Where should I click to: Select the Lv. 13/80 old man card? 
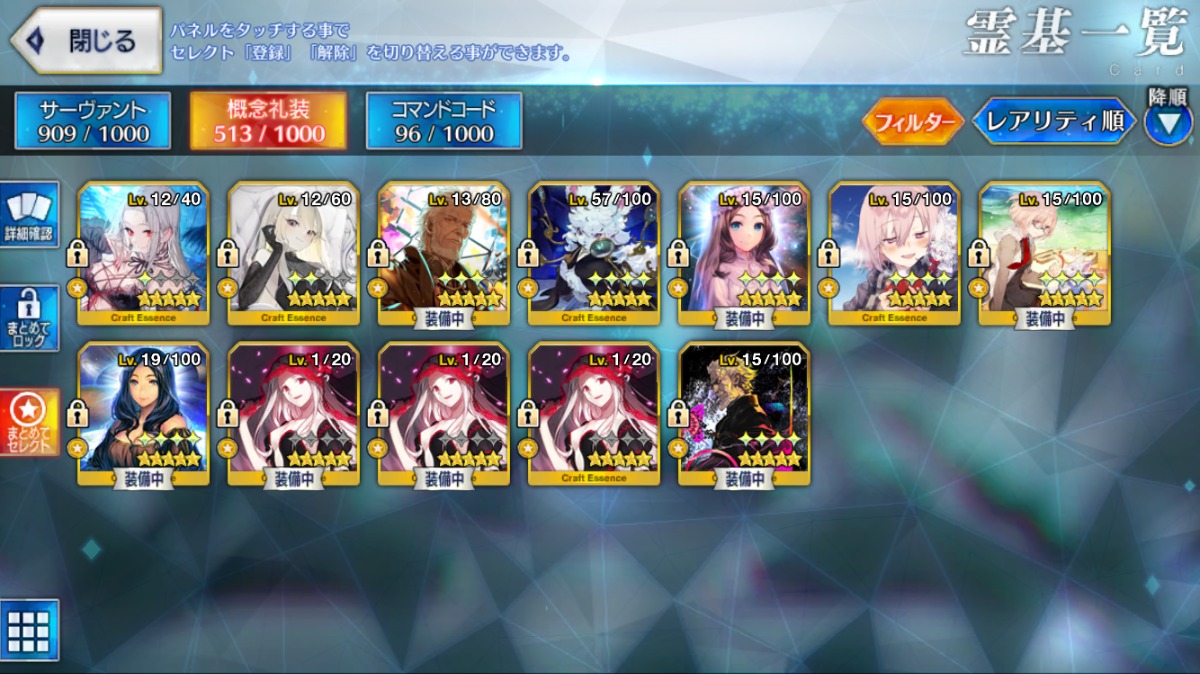[443, 254]
